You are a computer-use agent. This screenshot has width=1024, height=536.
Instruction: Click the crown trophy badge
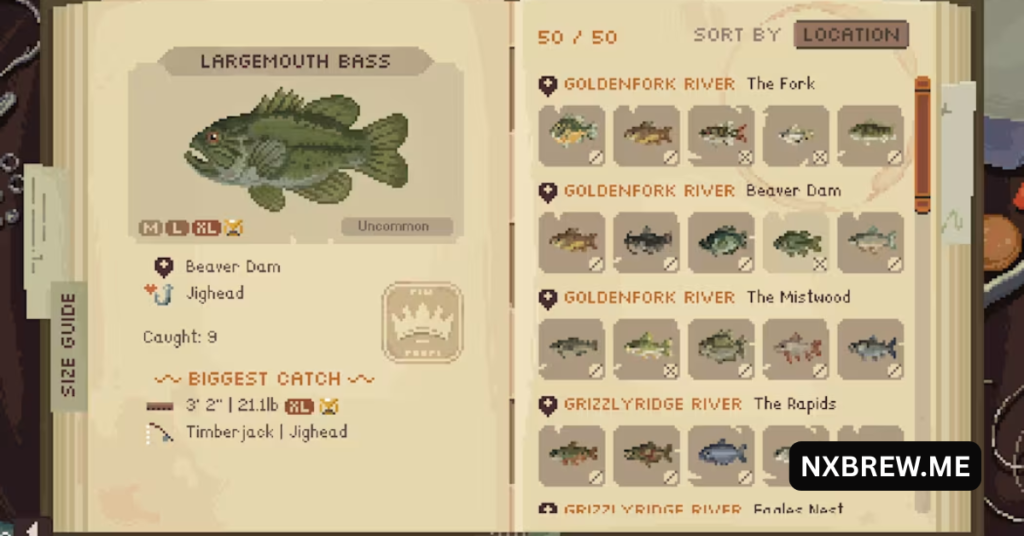(x=422, y=322)
